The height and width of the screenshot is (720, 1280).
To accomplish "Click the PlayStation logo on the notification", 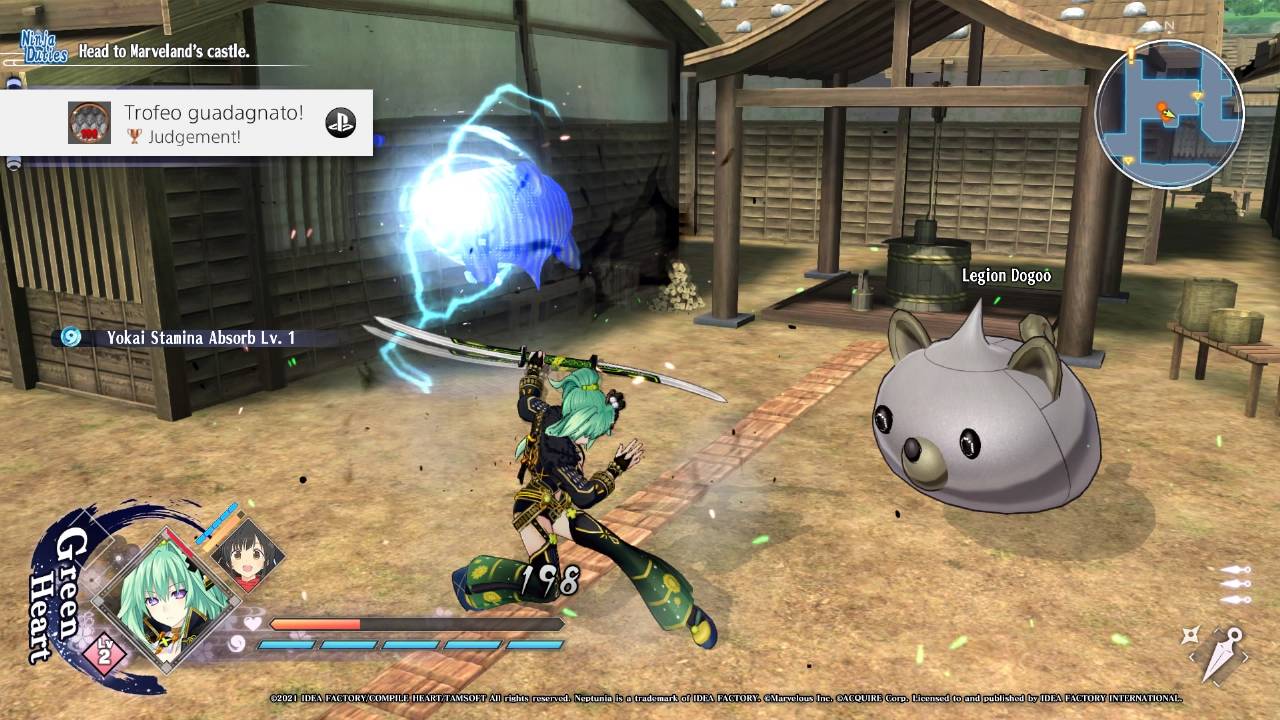I will click(x=340, y=122).
